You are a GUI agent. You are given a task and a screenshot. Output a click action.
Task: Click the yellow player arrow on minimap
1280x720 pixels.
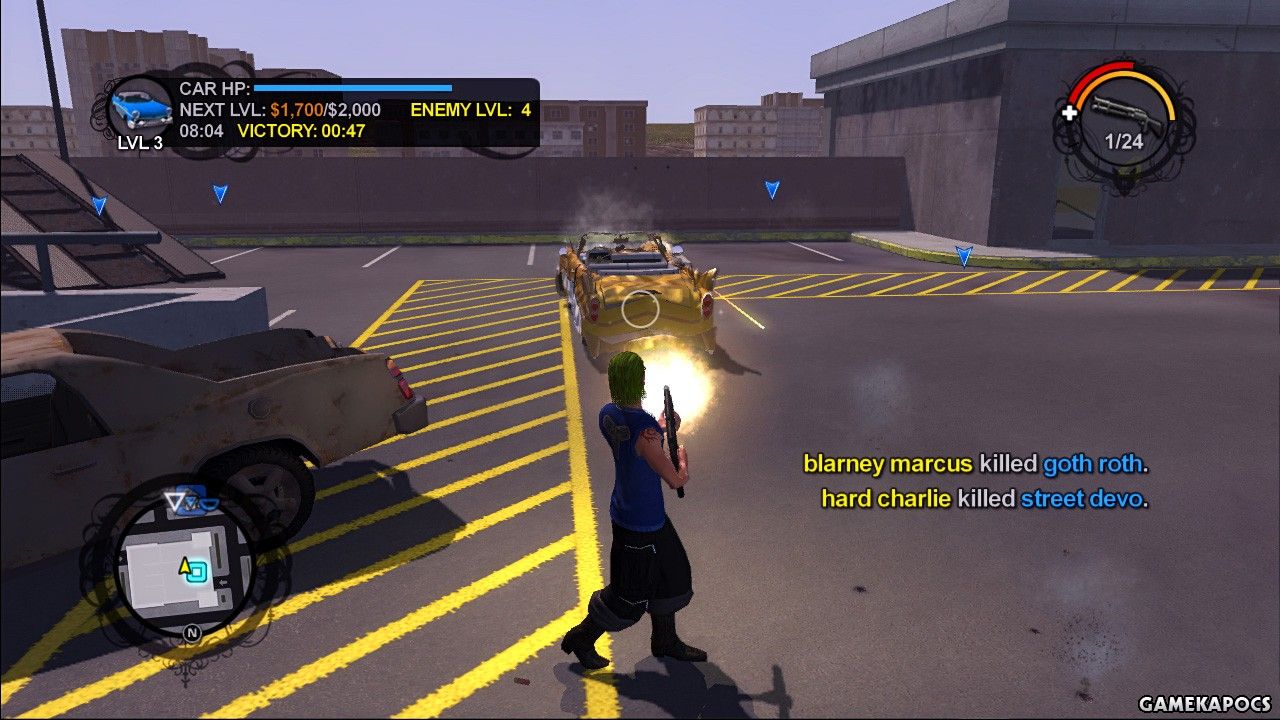coord(185,567)
